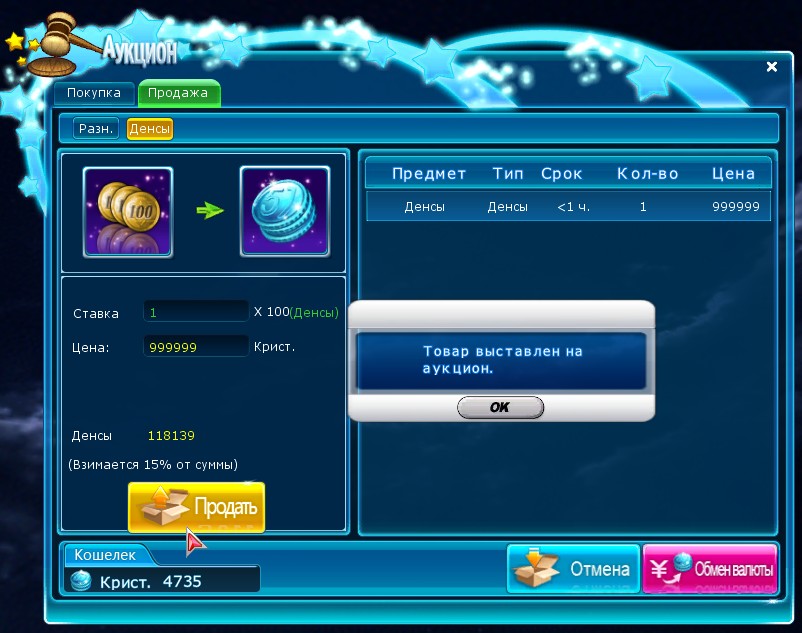
Task: Switch to the Покупка tab
Action: [x=94, y=93]
